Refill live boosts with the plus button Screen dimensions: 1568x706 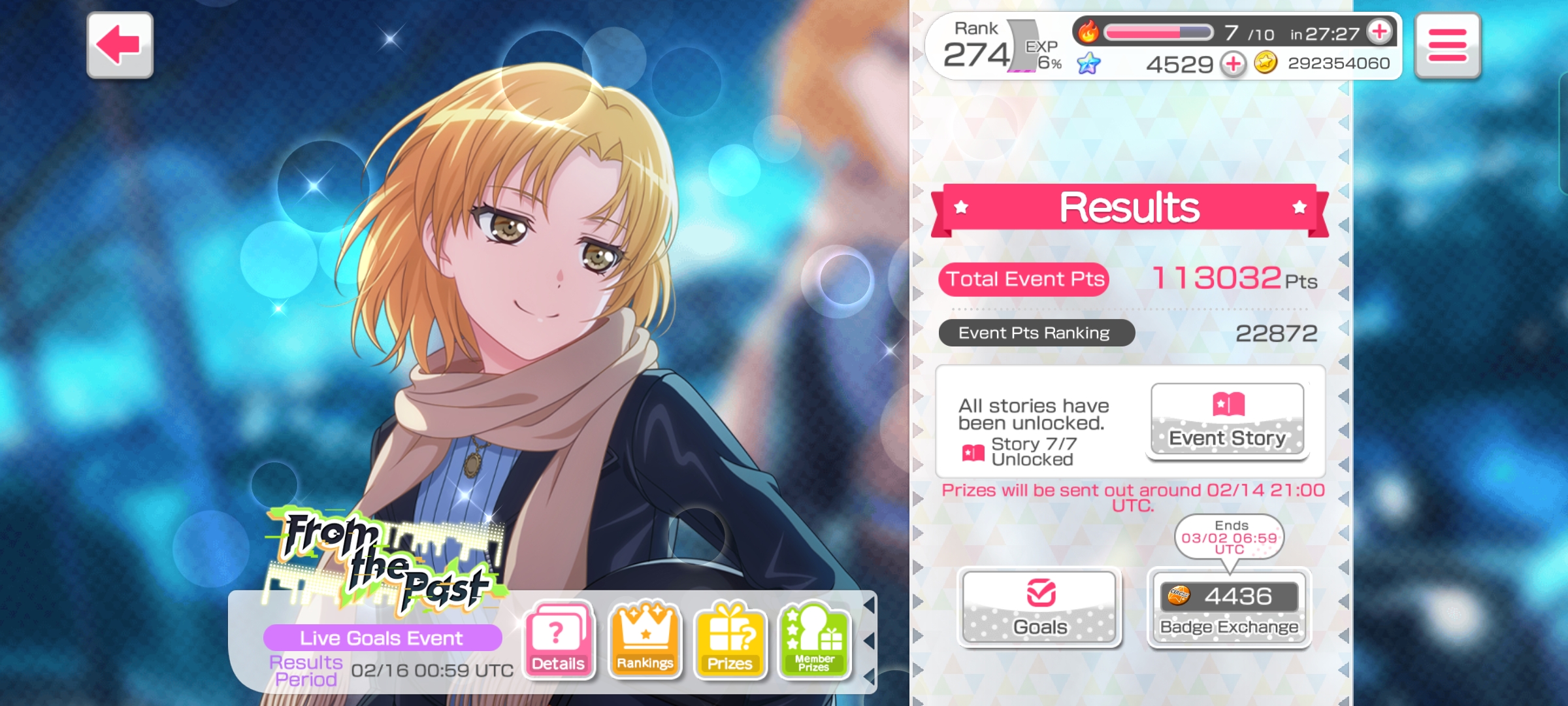pos(1380,31)
